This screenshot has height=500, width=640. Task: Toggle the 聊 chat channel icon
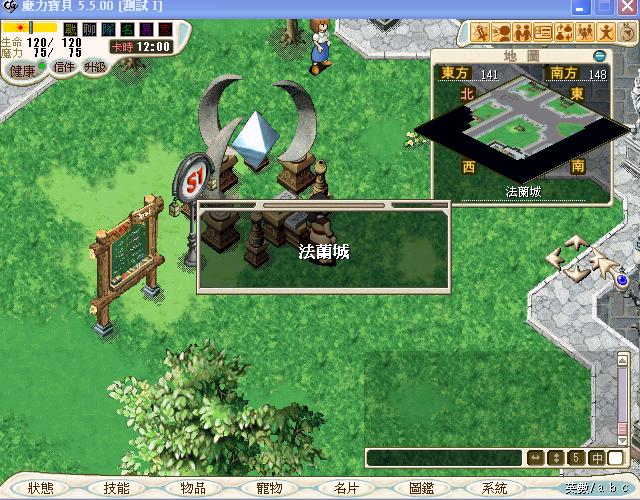89,30
